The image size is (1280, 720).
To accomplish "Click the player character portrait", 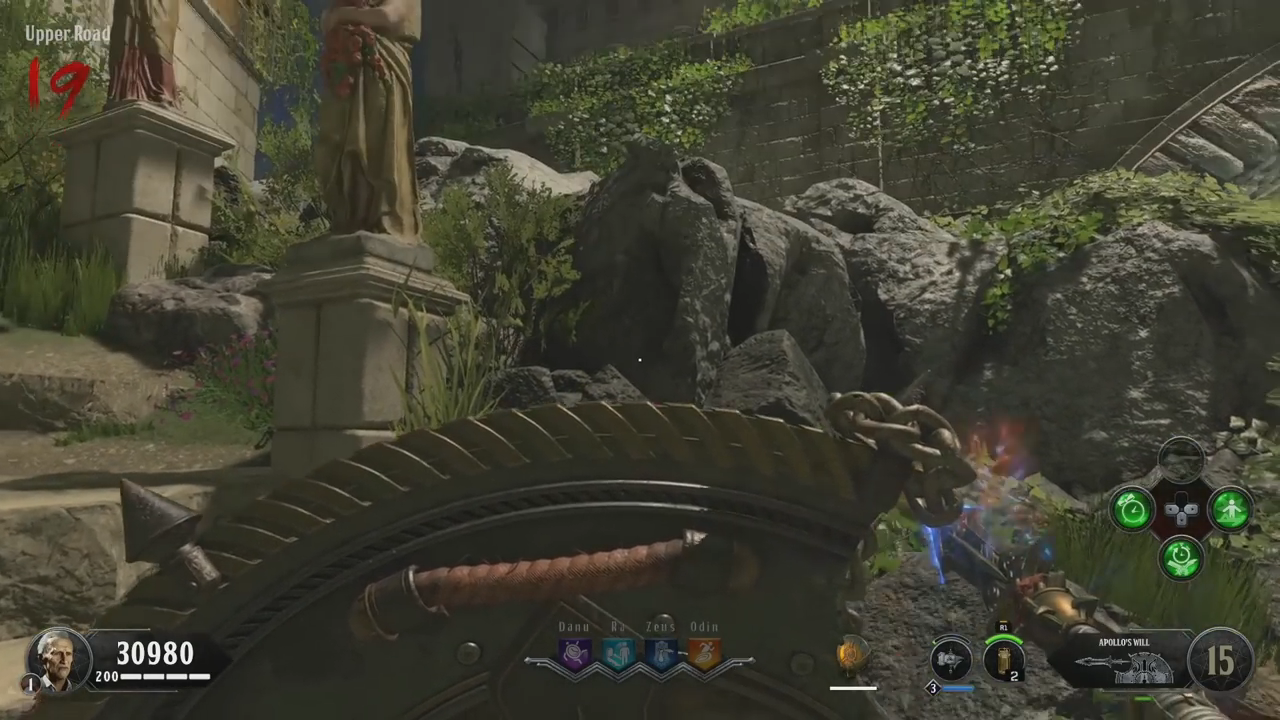I will (58, 660).
